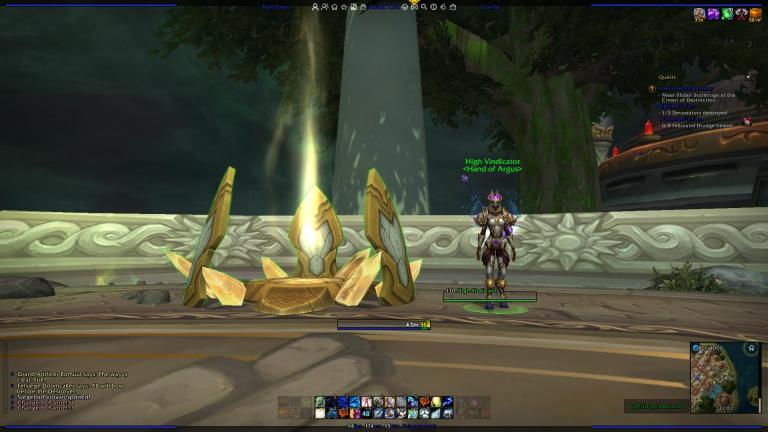Activate the action bar ability showing 48
This screenshot has height=432, width=768.
tap(366, 412)
